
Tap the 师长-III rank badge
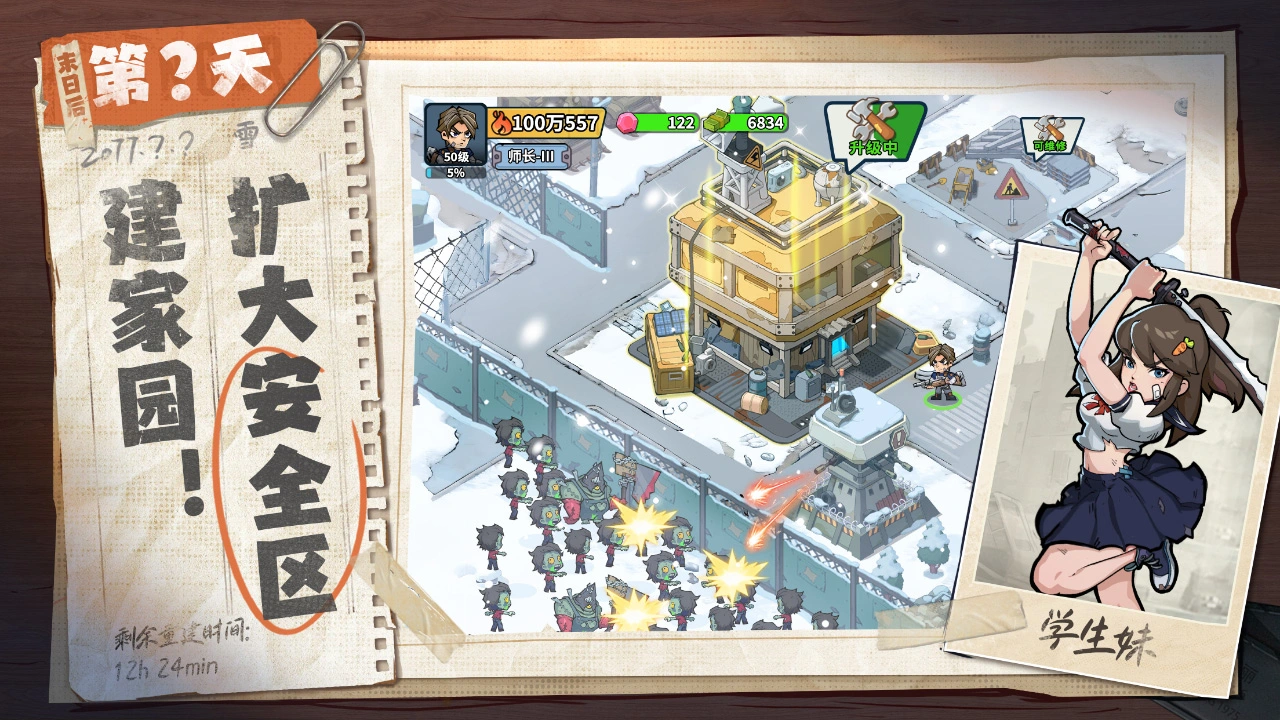[531, 155]
